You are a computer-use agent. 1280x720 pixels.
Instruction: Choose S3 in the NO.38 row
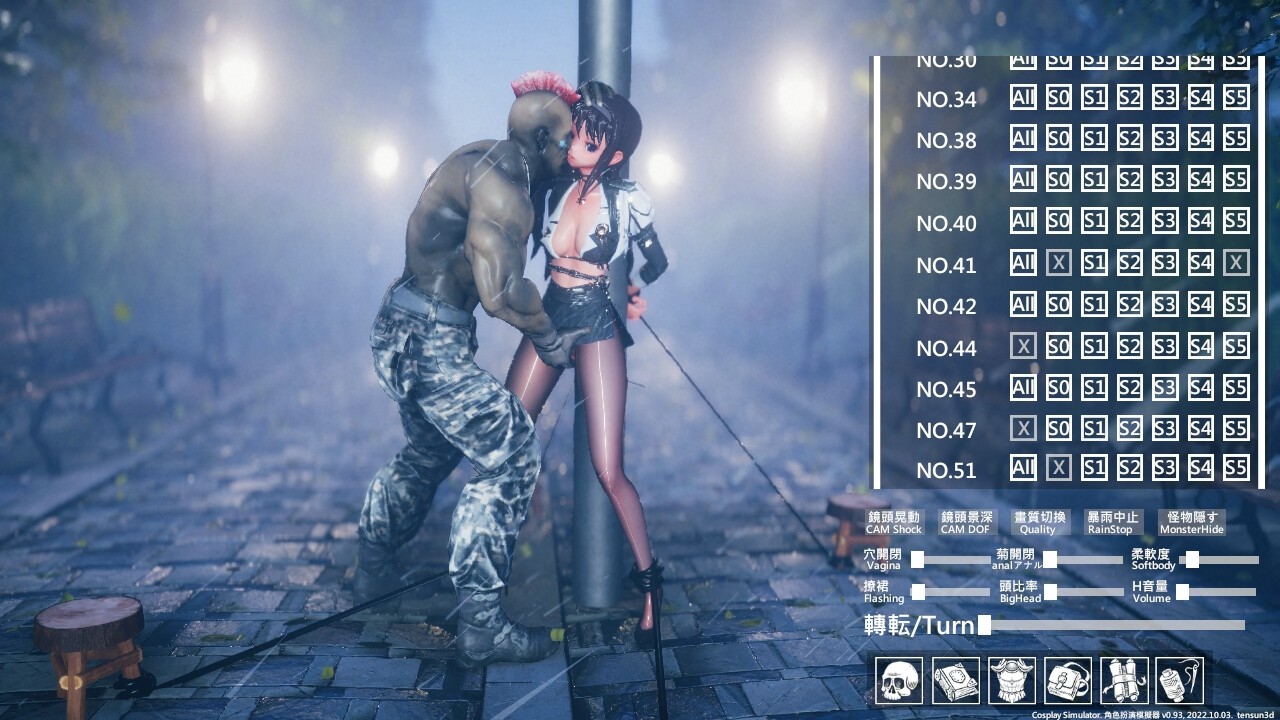pos(1165,140)
